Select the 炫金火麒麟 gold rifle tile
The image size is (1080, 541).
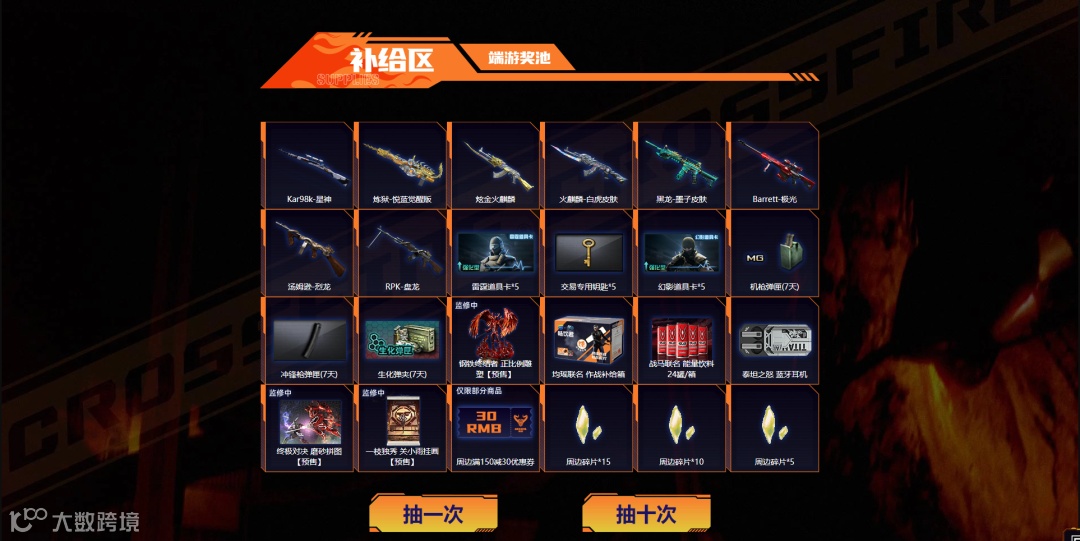tap(494, 165)
